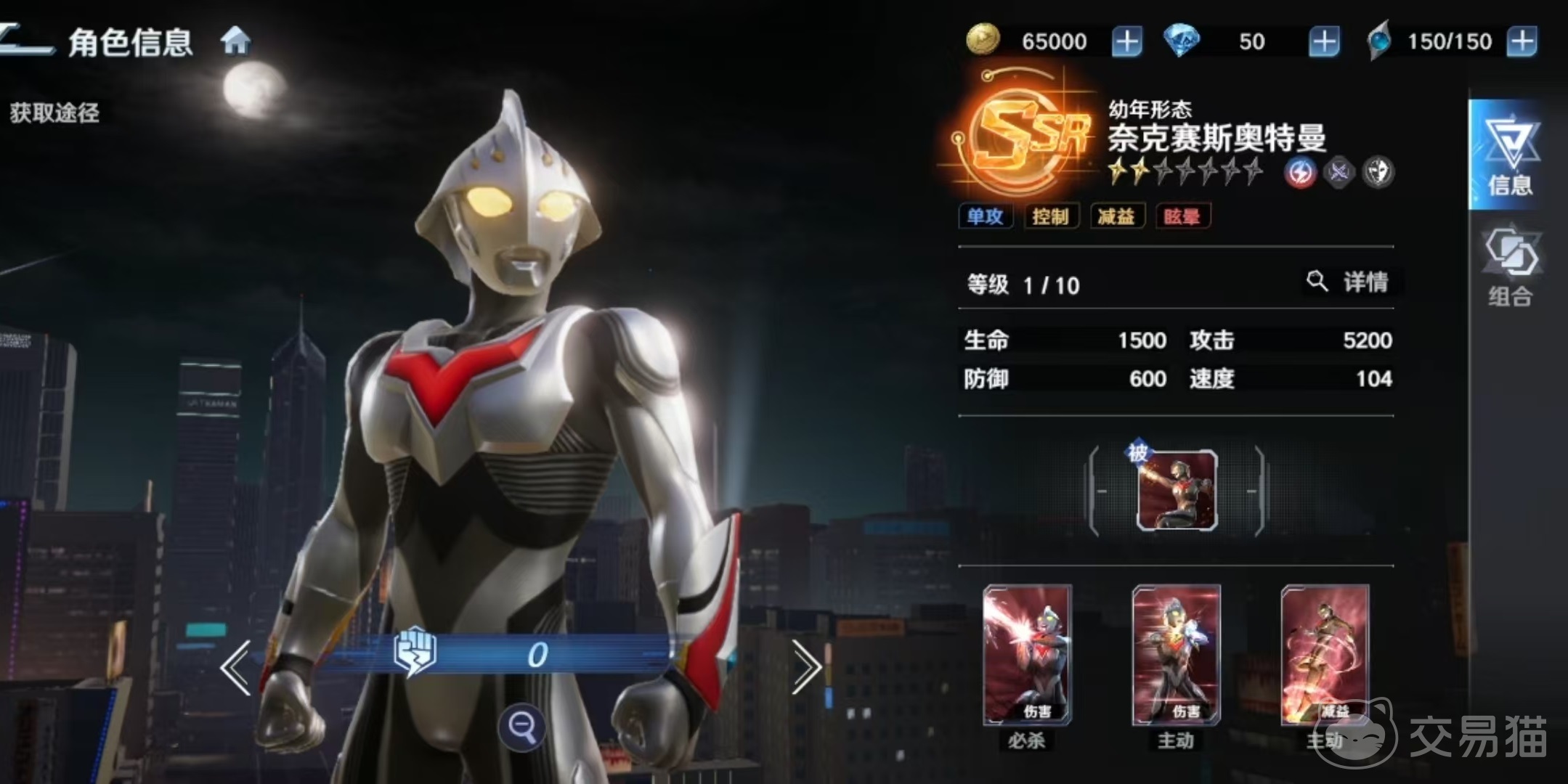Show previous character with left arrow
Viewport: 1568px width, 784px height.
(x=236, y=666)
